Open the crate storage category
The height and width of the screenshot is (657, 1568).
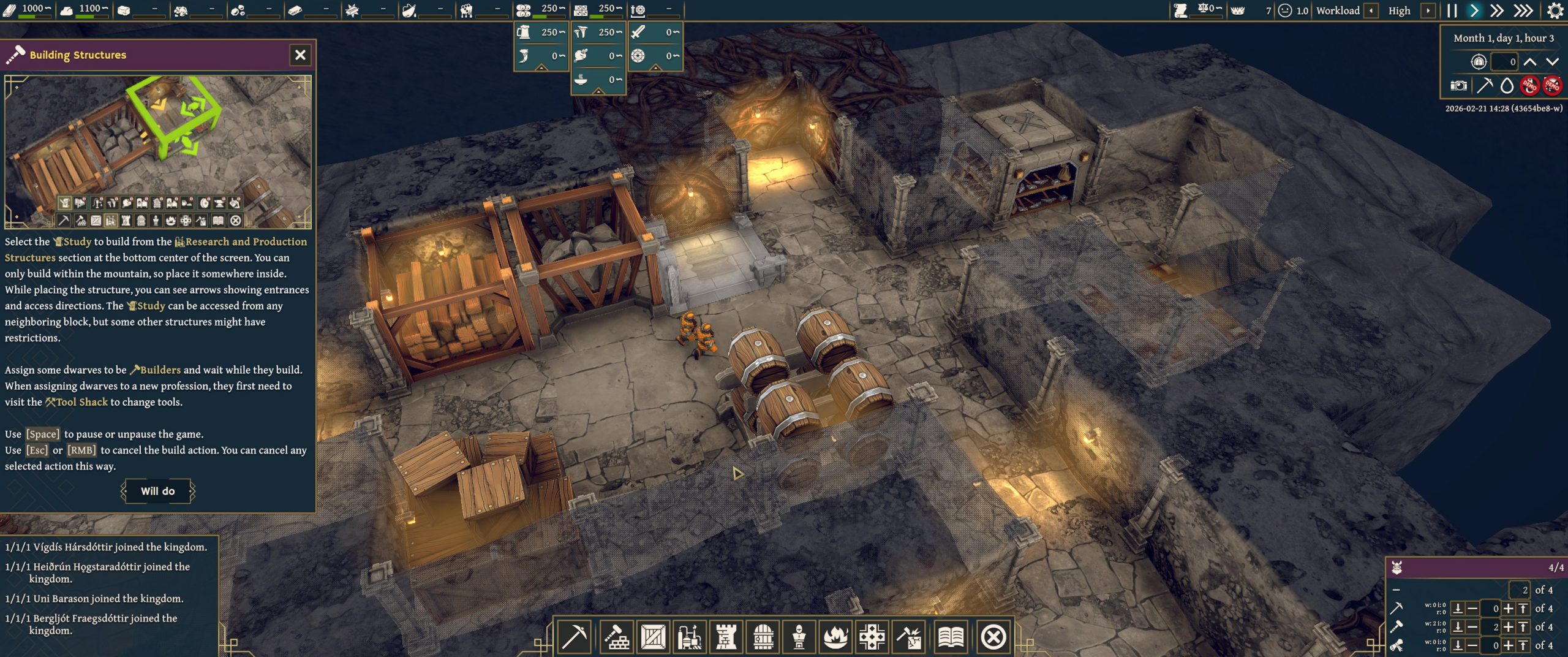click(653, 637)
